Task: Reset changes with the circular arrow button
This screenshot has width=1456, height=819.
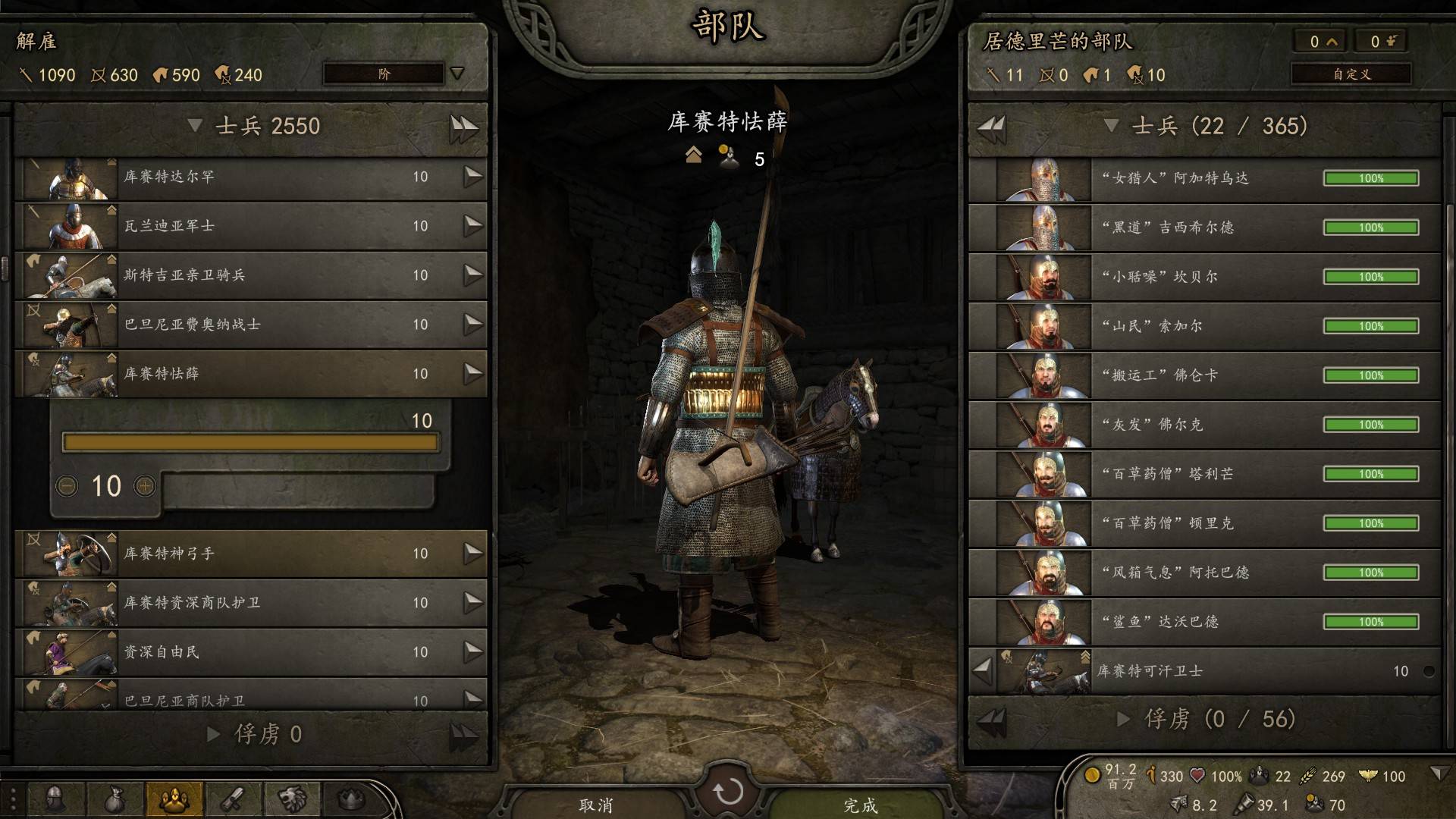Action: (728, 792)
